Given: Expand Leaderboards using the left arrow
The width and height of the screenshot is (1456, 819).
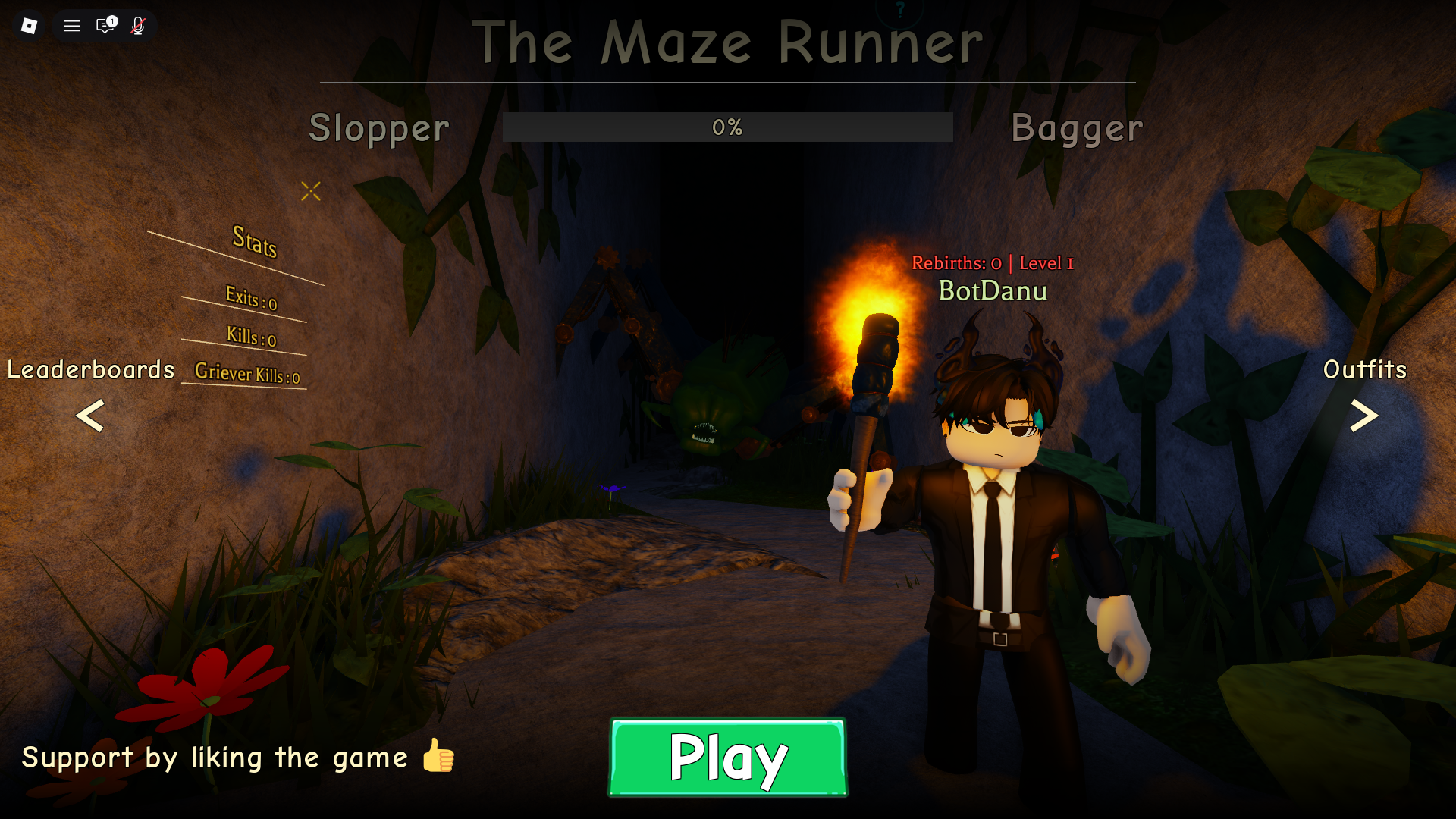Looking at the screenshot, I should (89, 417).
